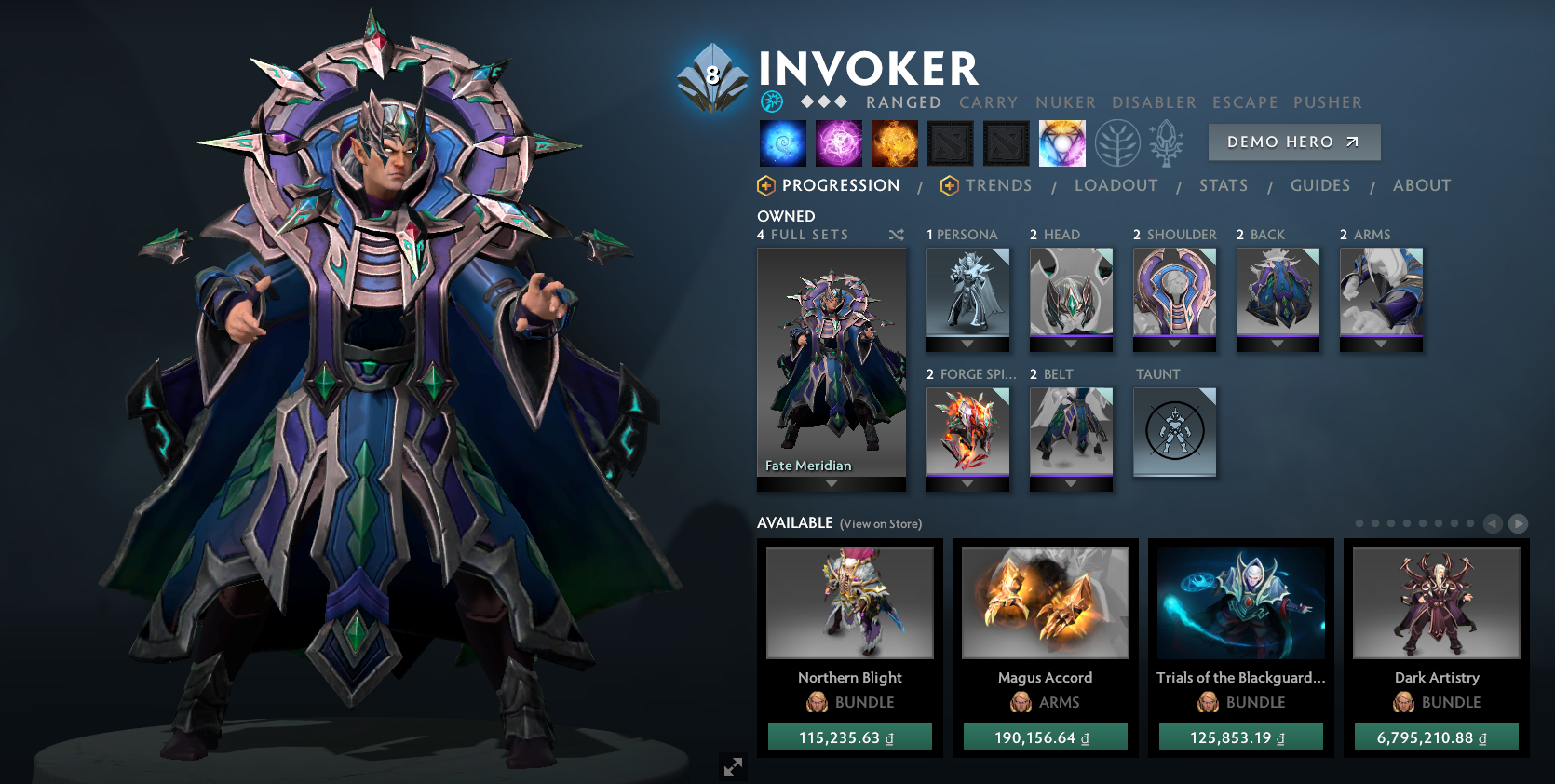Expand the BELT item slot dropdown

pos(1071,485)
